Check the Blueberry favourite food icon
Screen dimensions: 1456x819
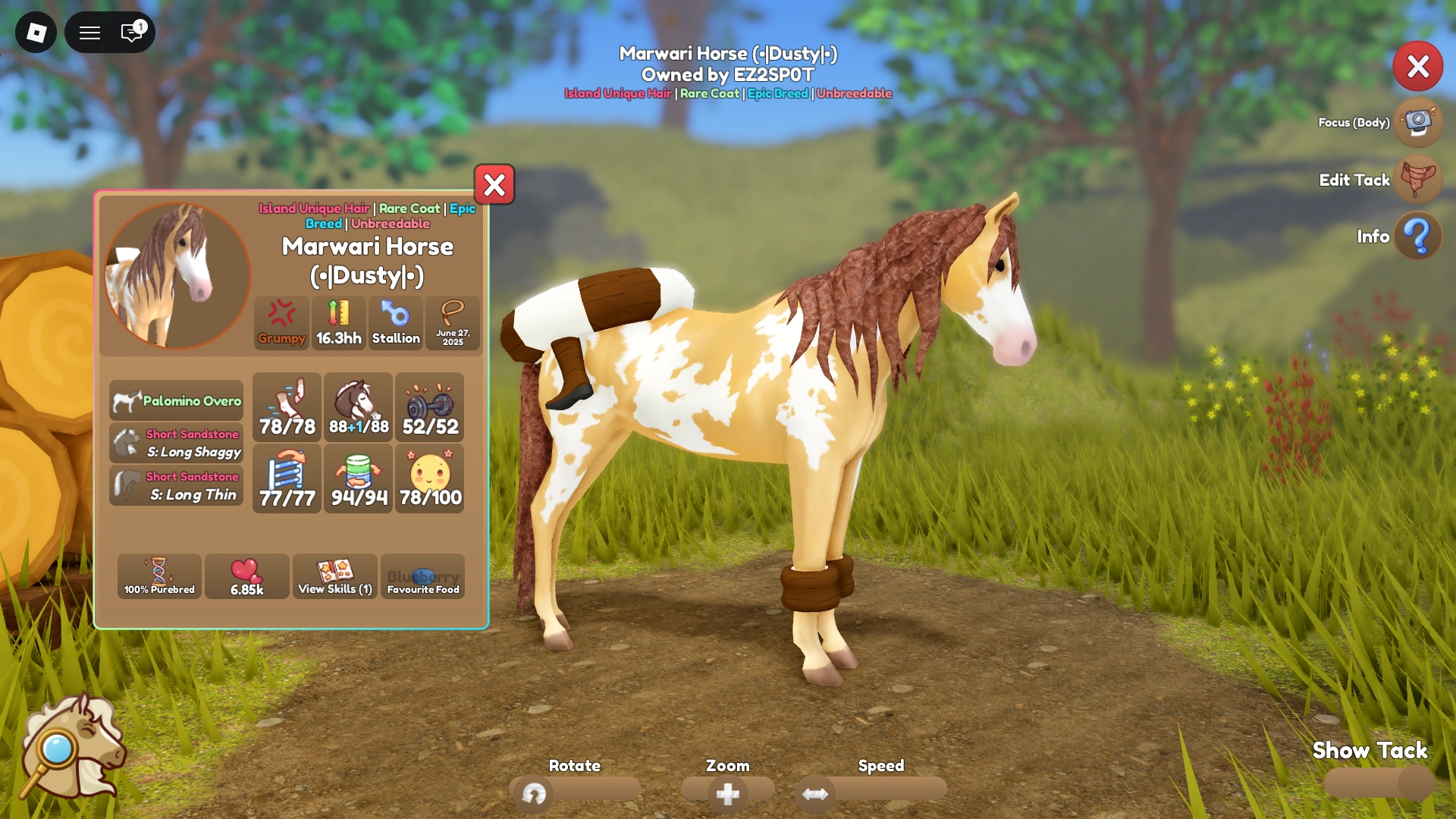tap(422, 576)
